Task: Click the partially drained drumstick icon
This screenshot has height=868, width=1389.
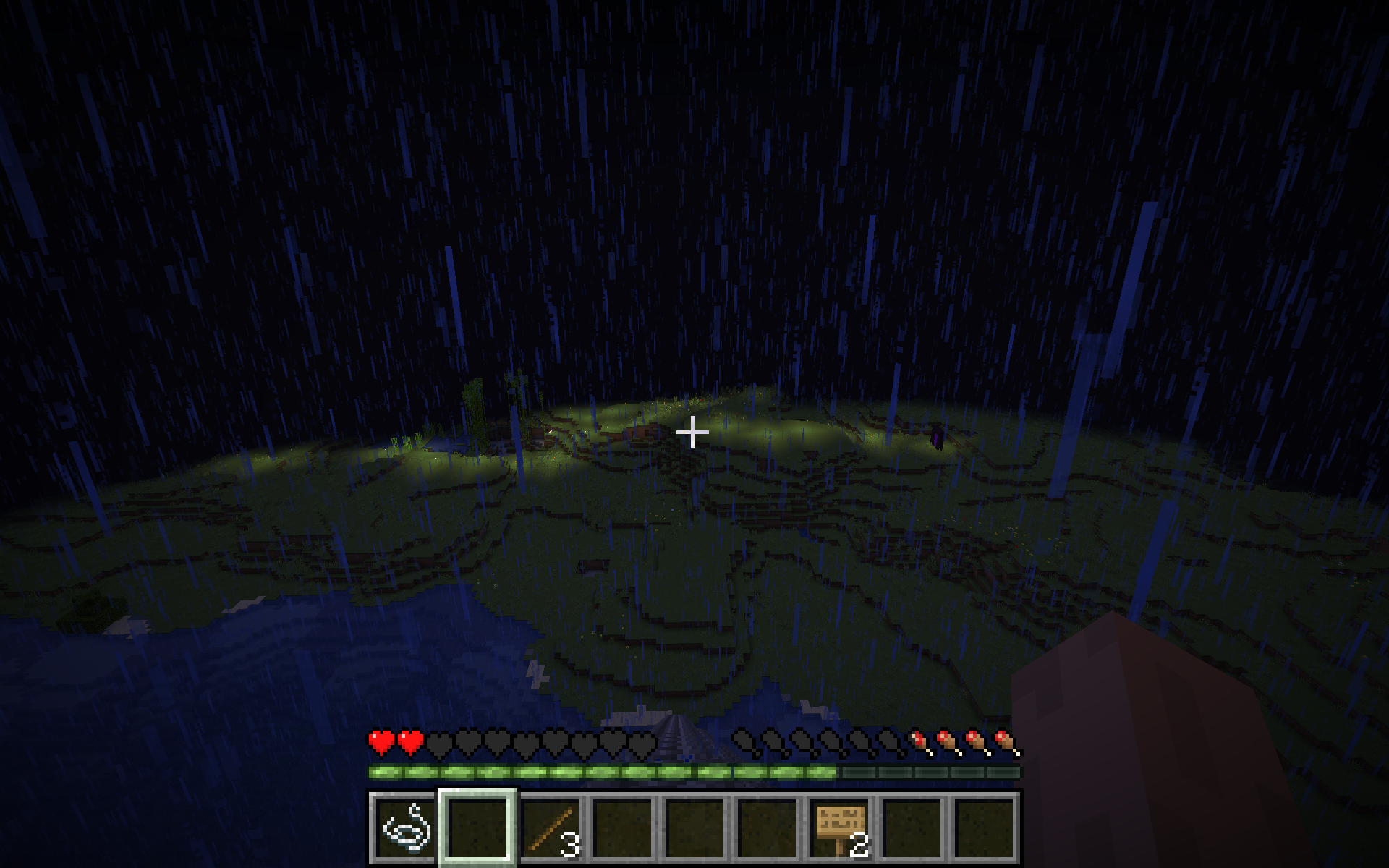Action: [x=917, y=743]
